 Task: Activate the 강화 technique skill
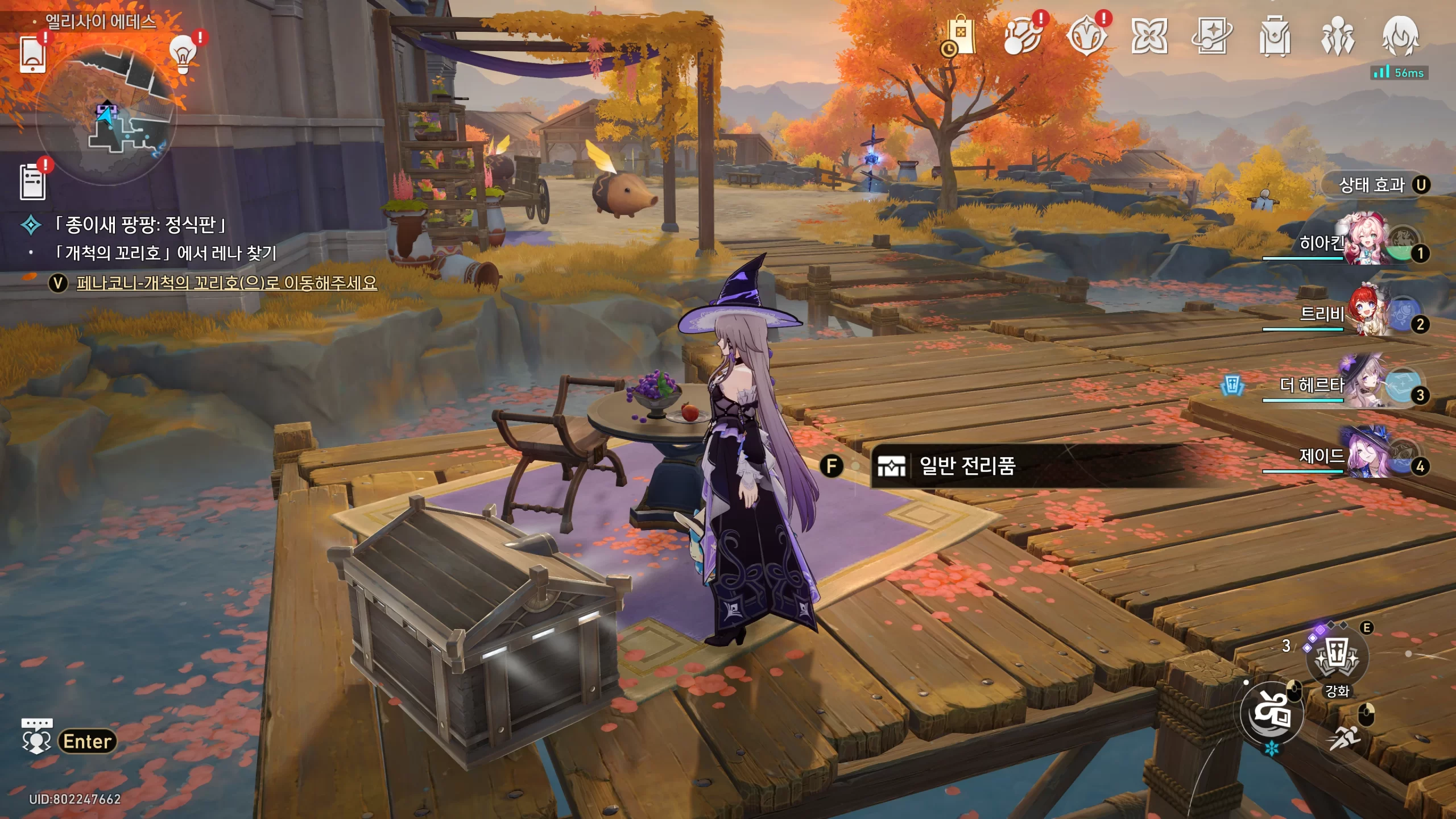pyautogui.click(x=1335, y=660)
